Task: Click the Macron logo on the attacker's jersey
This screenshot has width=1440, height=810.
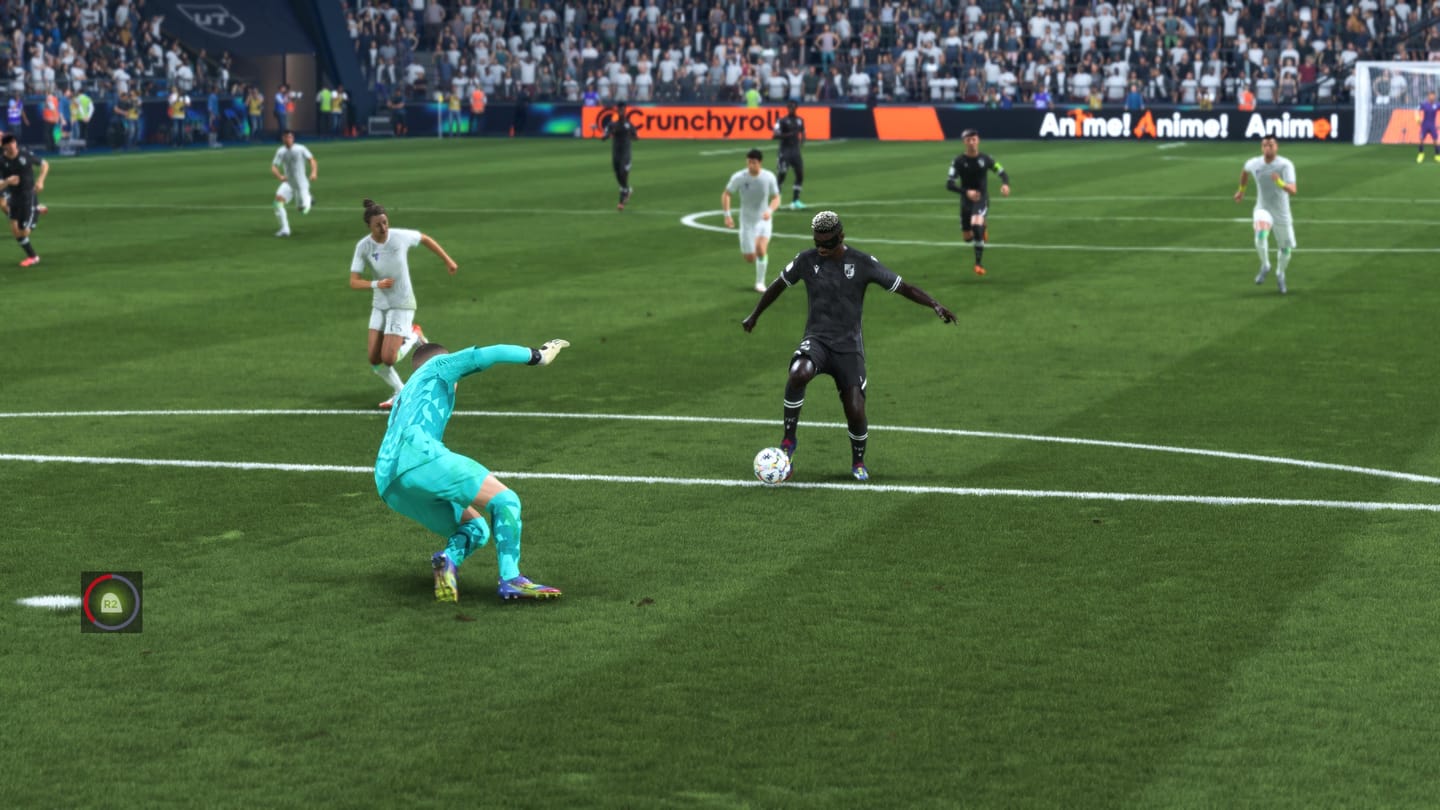Action: [817, 269]
